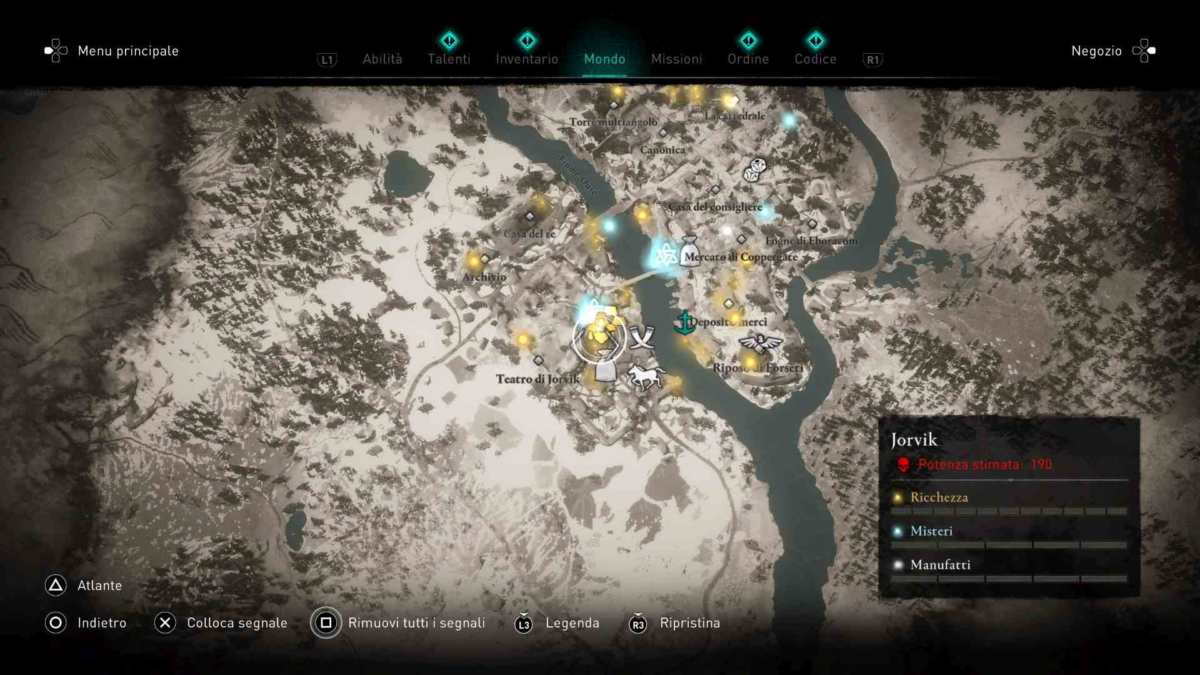This screenshot has width=1200, height=675.
Task: Switch to the Abilità tab
Action: pyautogui.click(x=382, y=59)
